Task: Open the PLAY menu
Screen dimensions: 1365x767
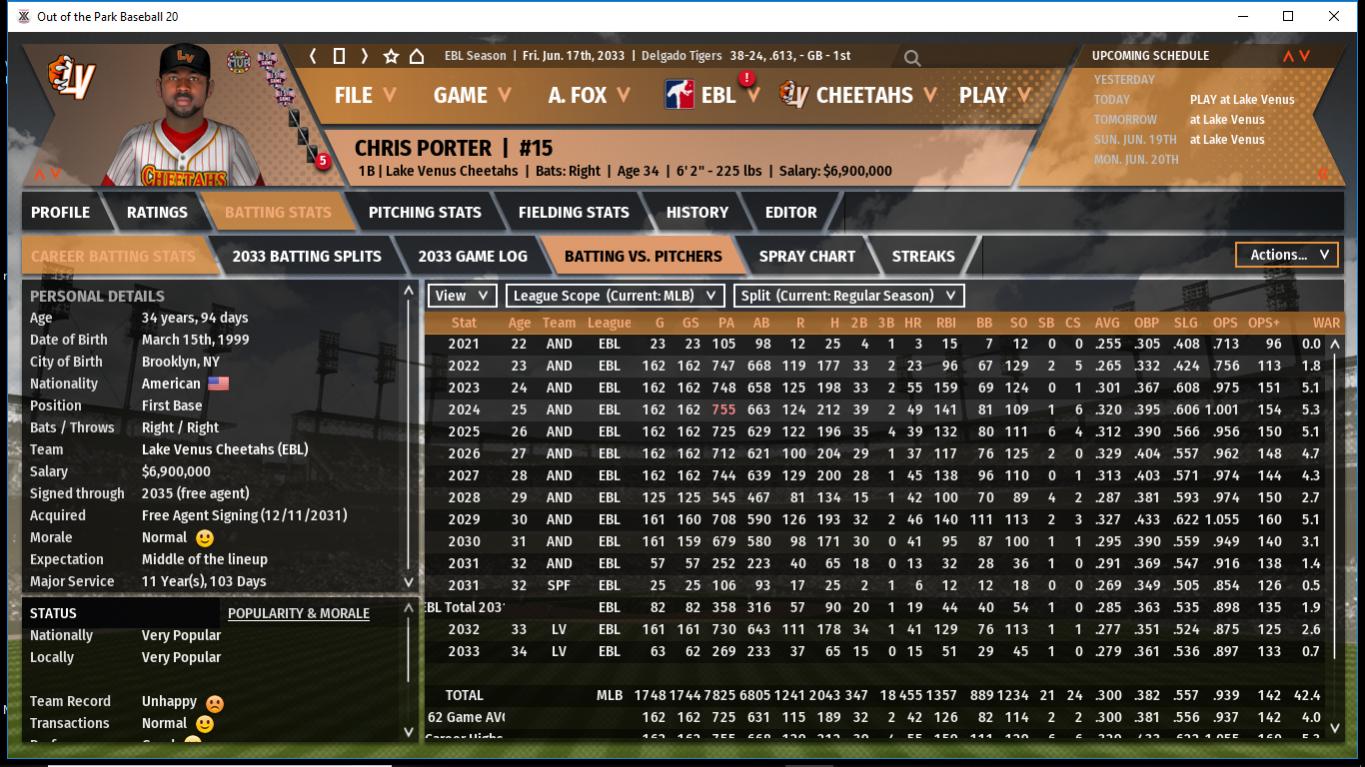Action: [x=994, y=95]
